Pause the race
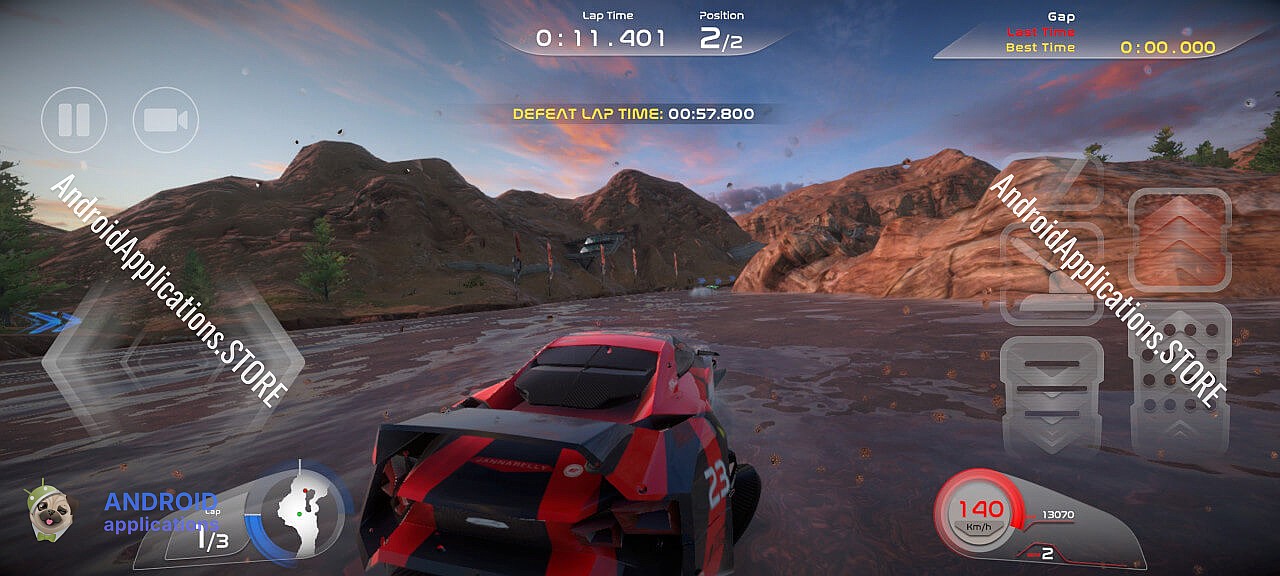1280x576 pixels. click(74, 120)
